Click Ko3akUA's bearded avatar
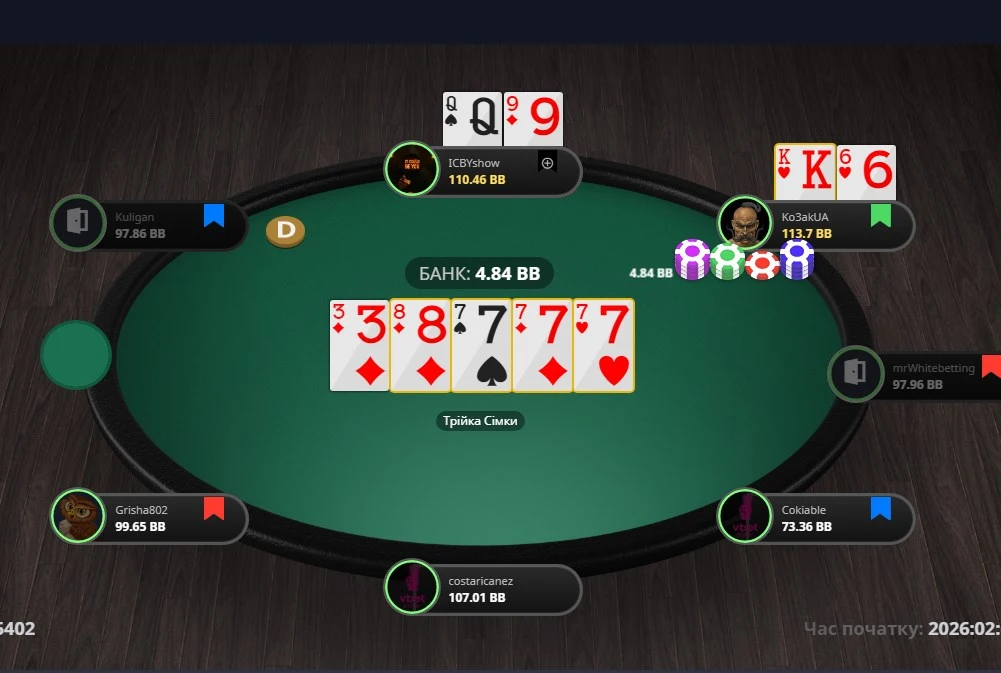The width and height of the screenshot is (1001, 673). (x=745, y=225)
